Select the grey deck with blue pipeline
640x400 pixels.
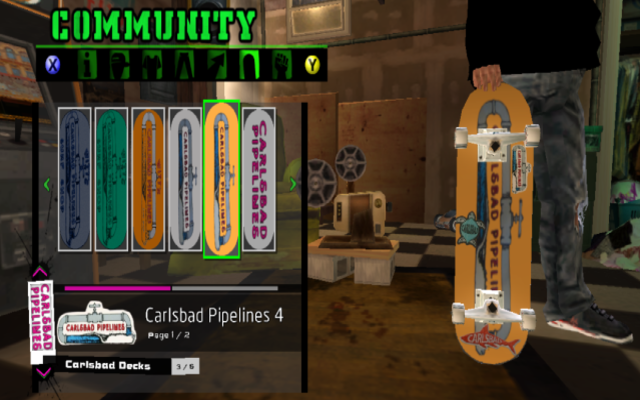tap(184, 180)
